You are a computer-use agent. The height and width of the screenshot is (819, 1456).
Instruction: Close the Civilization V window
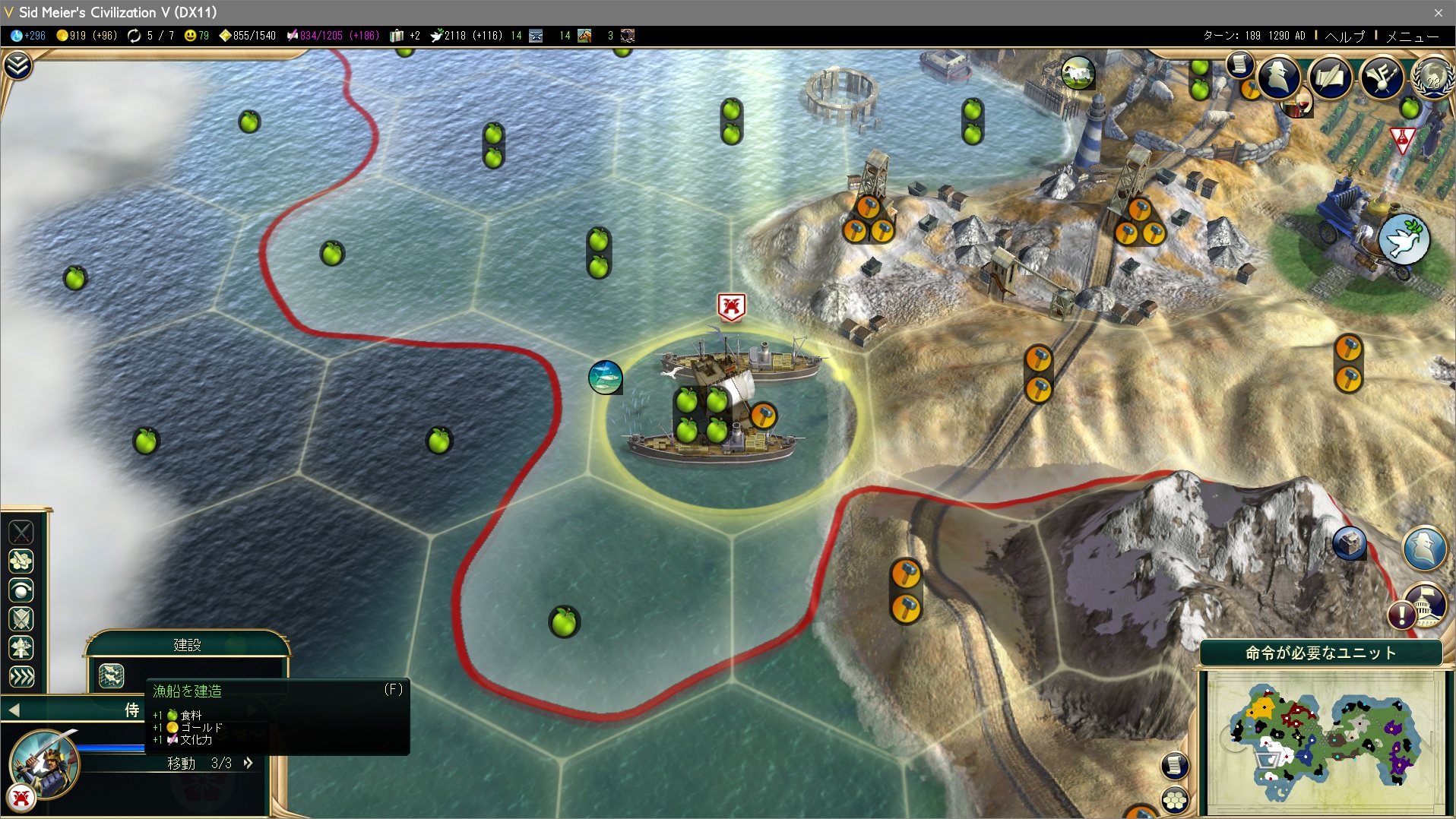[x=1438, y=12]
